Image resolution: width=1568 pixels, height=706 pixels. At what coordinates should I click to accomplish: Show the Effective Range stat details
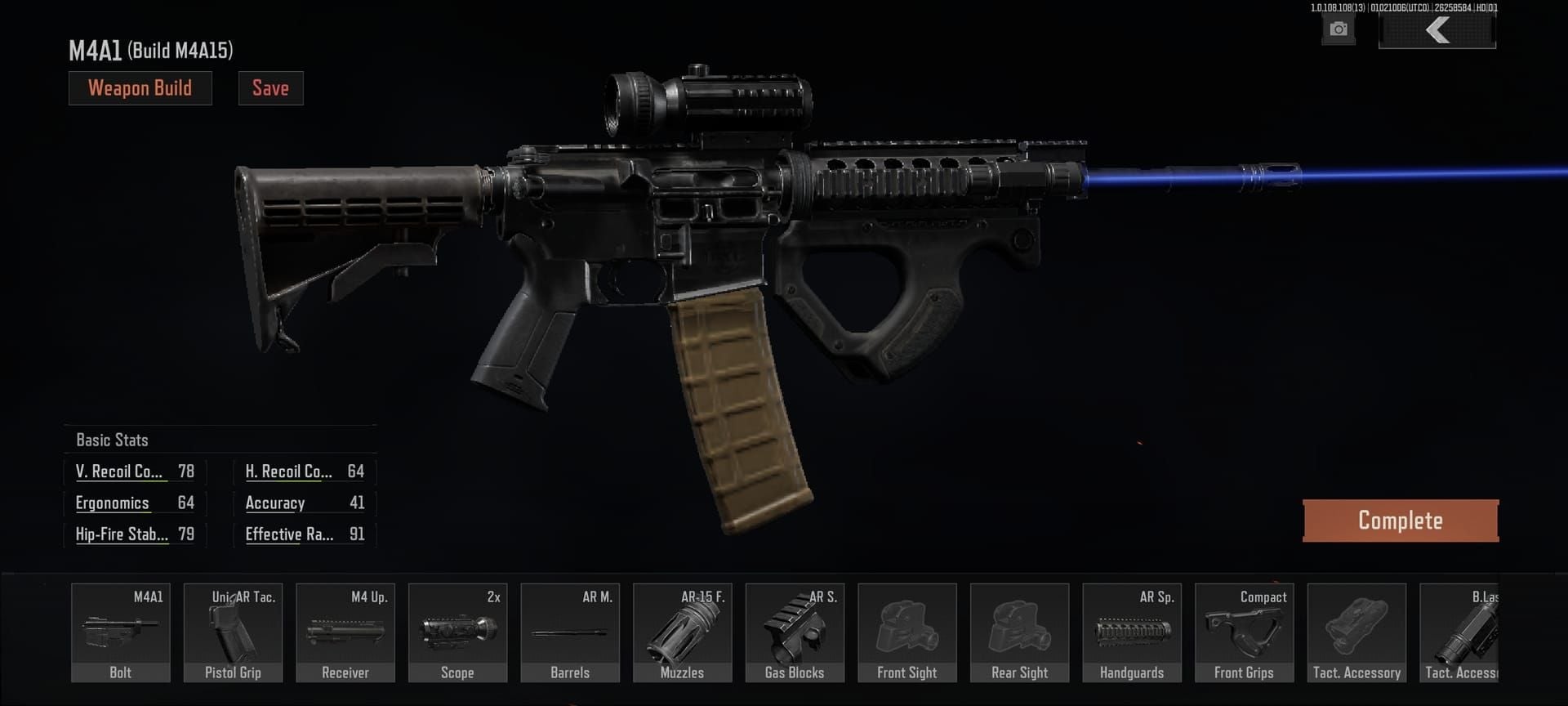(289, 534)
